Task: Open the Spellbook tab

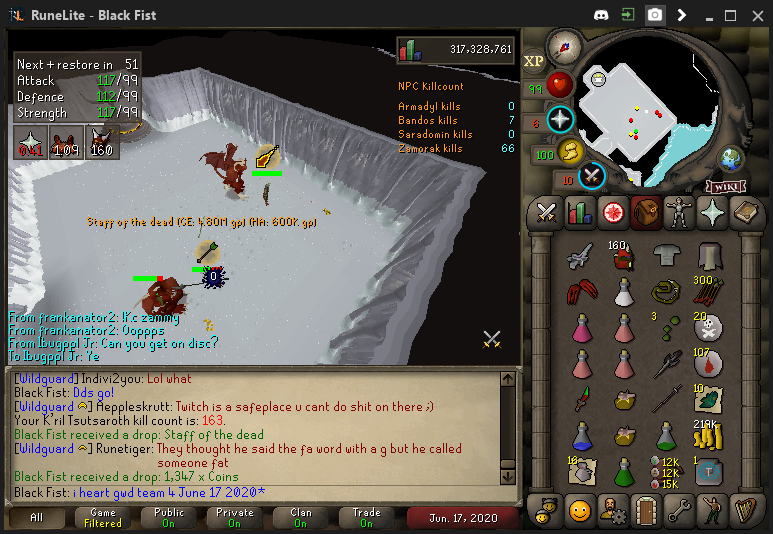Action: [x=747, y=212]
